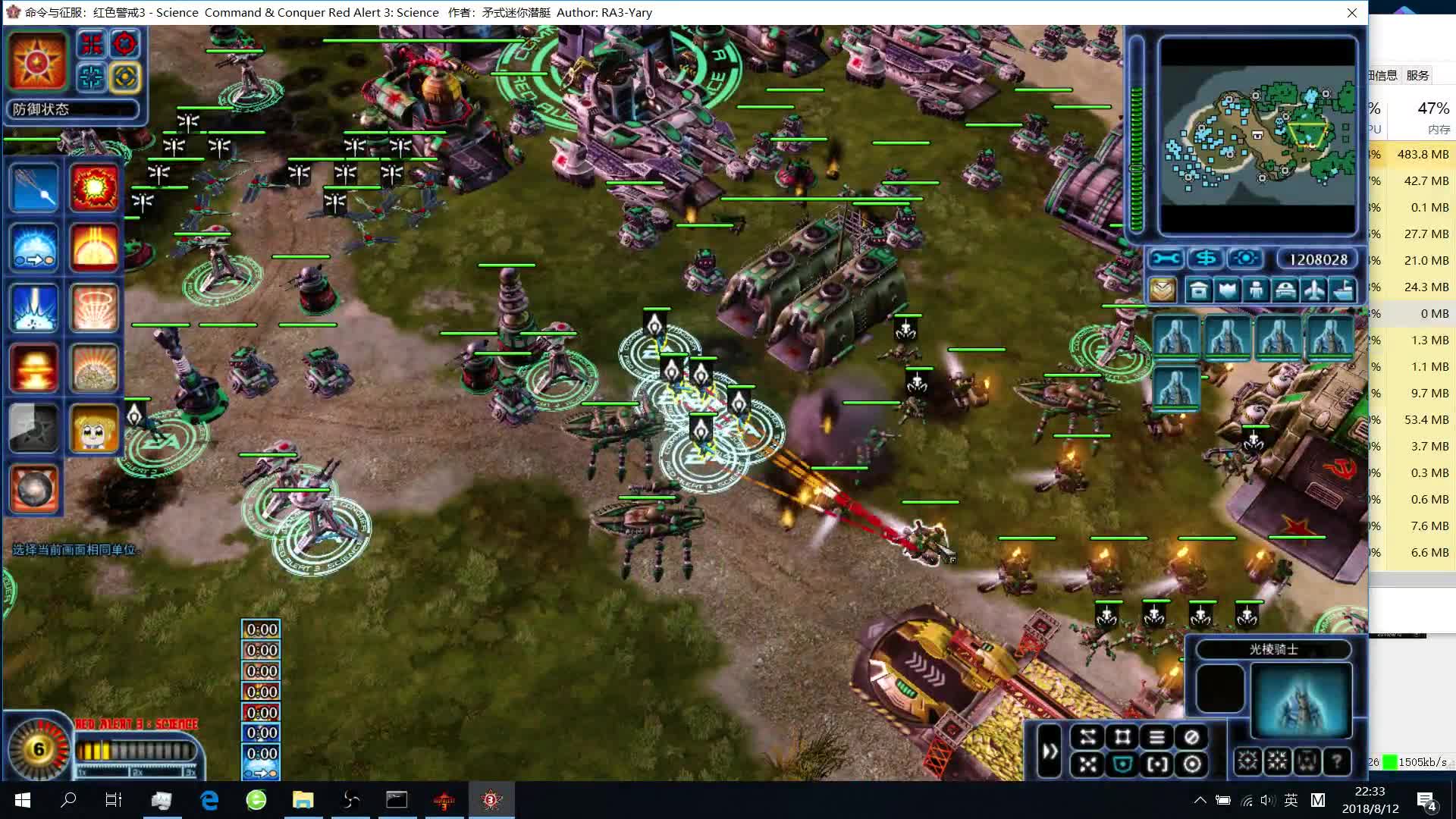The width and height of the screenshot is (1456, 819).
Task: Select the infantry production tab icon
Action: [1256, 290]
